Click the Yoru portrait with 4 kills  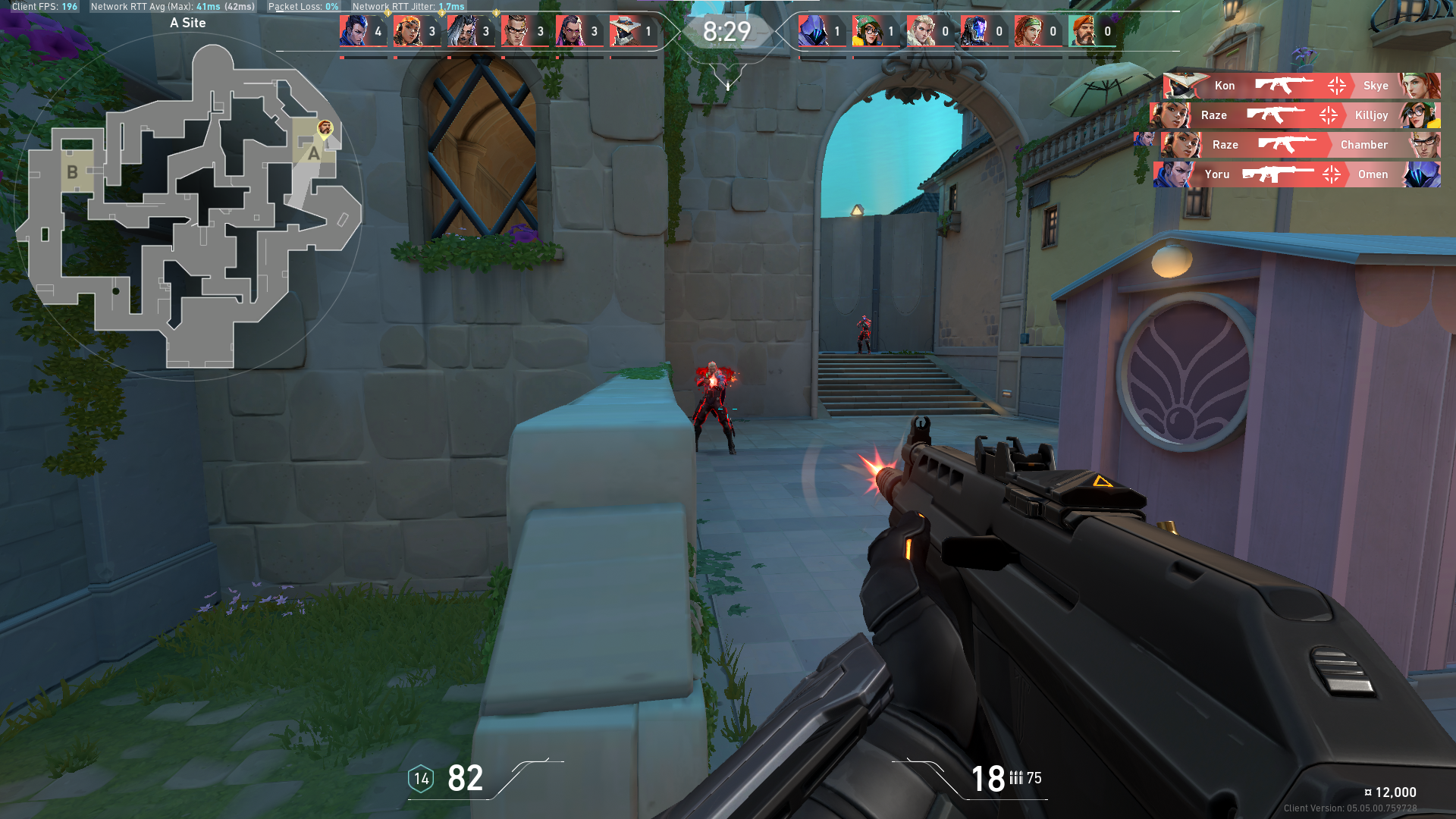coord(354,31)
